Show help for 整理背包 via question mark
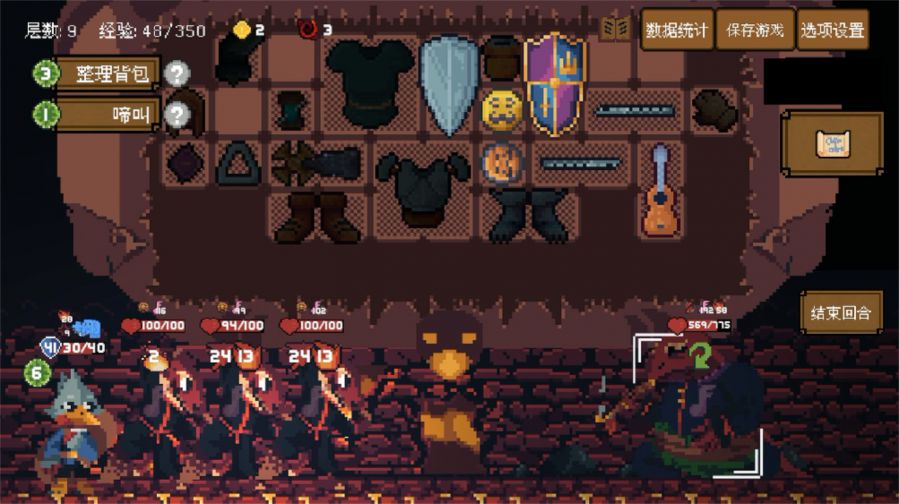This screenshot has height=504, width=899. [177, 73]
